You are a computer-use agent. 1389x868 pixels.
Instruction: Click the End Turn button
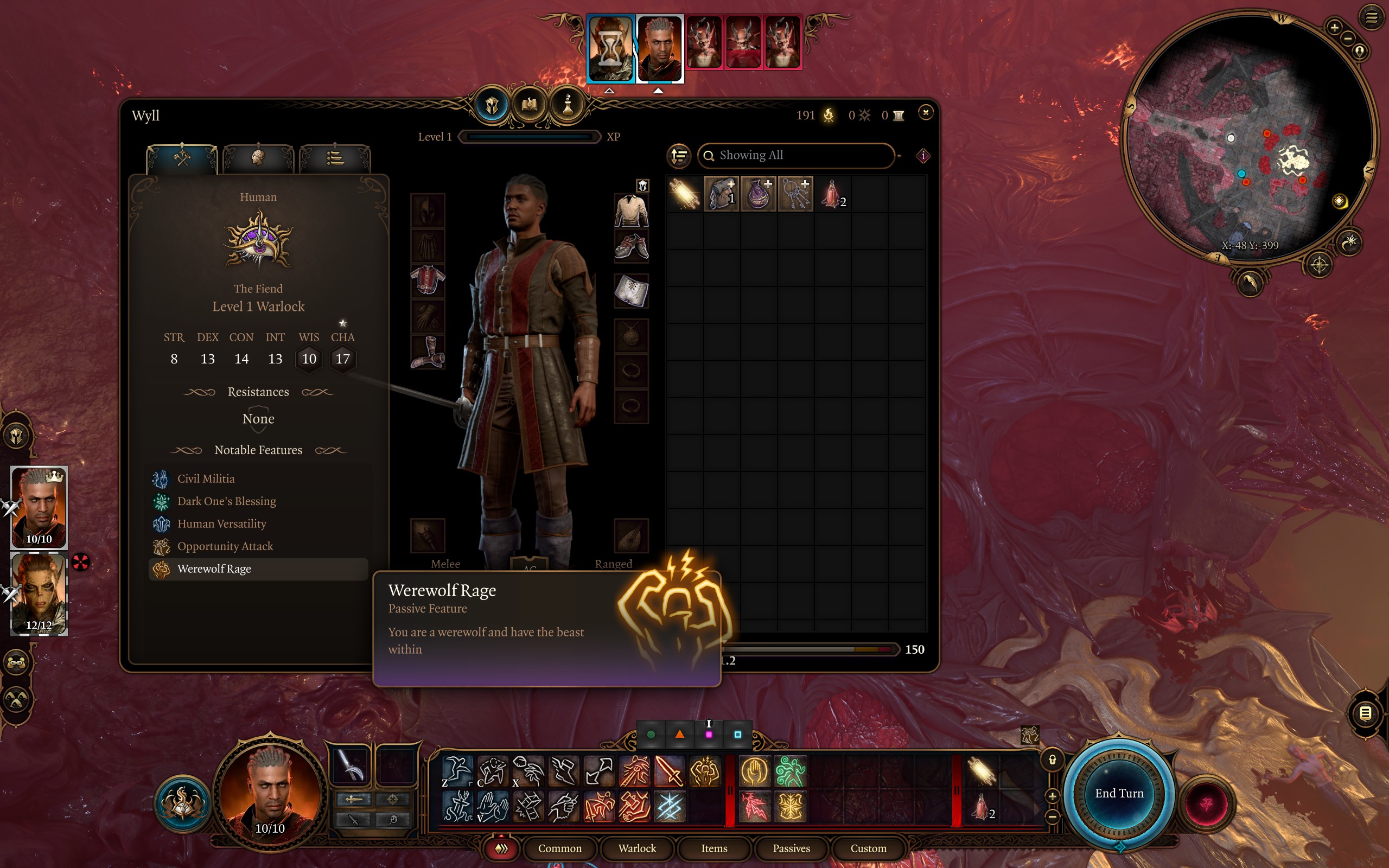click(1119, 793)
